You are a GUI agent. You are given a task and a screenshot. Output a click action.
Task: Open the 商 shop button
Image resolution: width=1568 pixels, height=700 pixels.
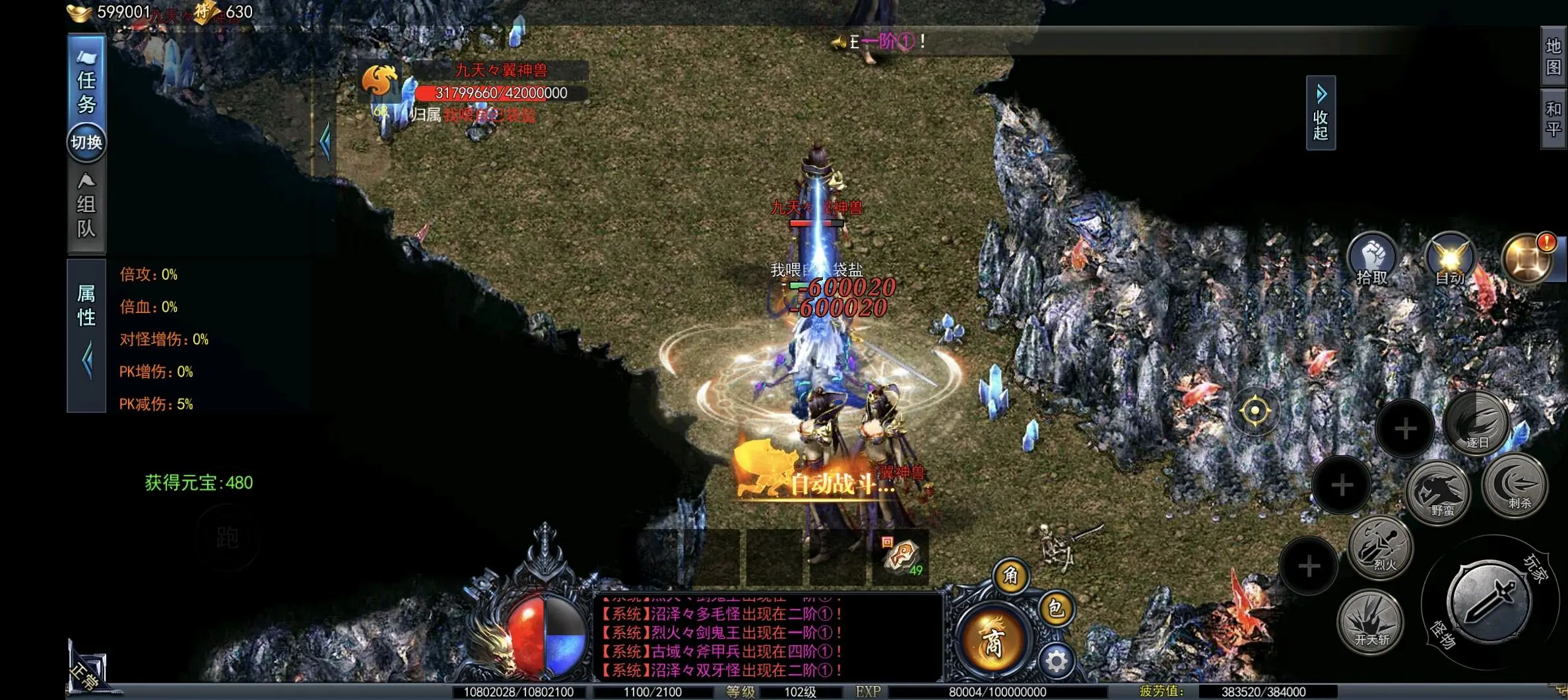pos(993,641)
